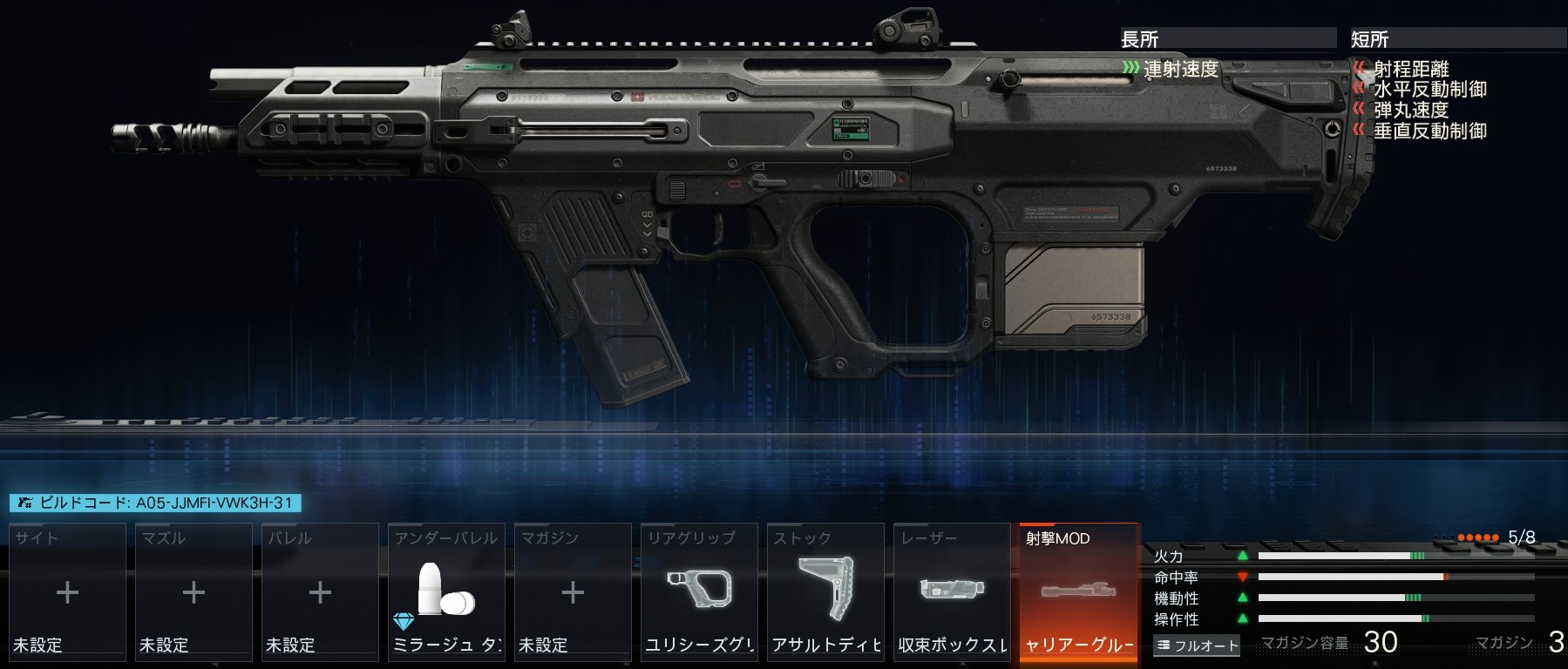Open the リアグリップ rear grip slot
The width and height of the screenshot is (1568, 669).
point(699,591)
